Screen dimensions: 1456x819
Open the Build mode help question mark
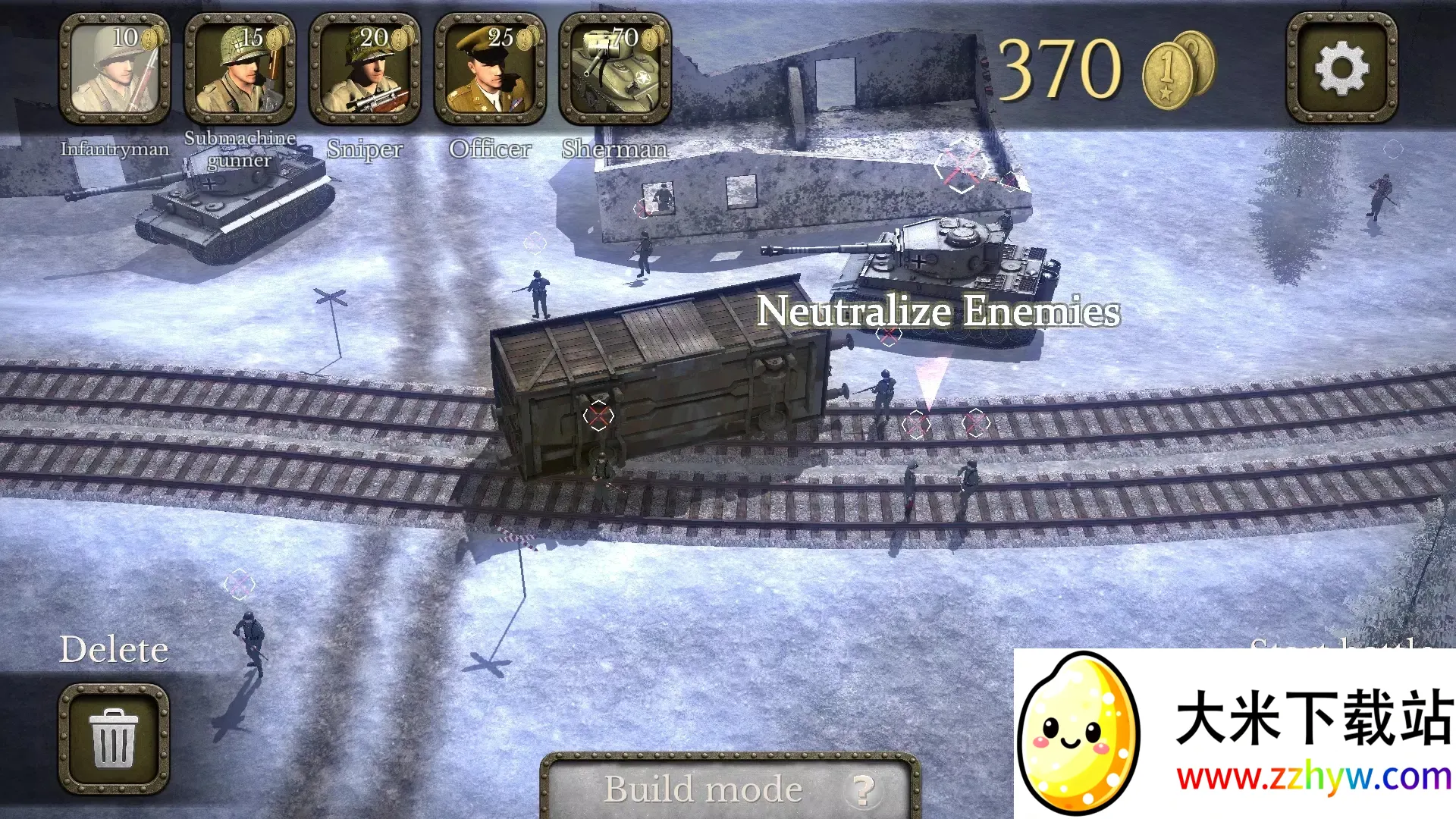pyautogui.click(x=863, y=790)
